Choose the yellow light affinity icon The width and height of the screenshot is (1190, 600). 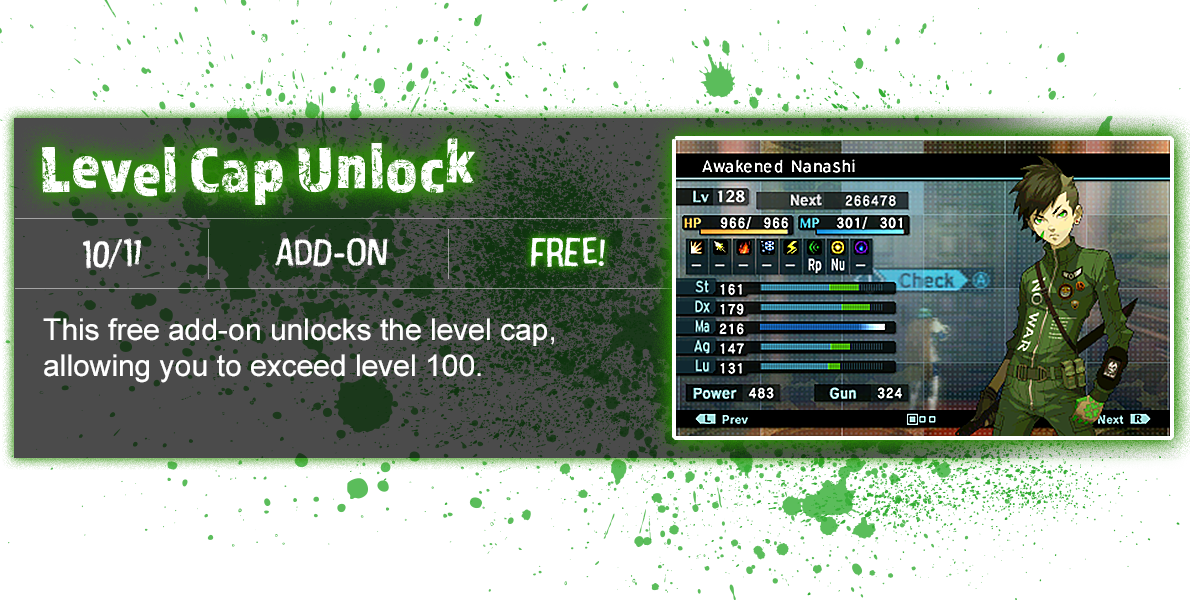click(838, 247)
